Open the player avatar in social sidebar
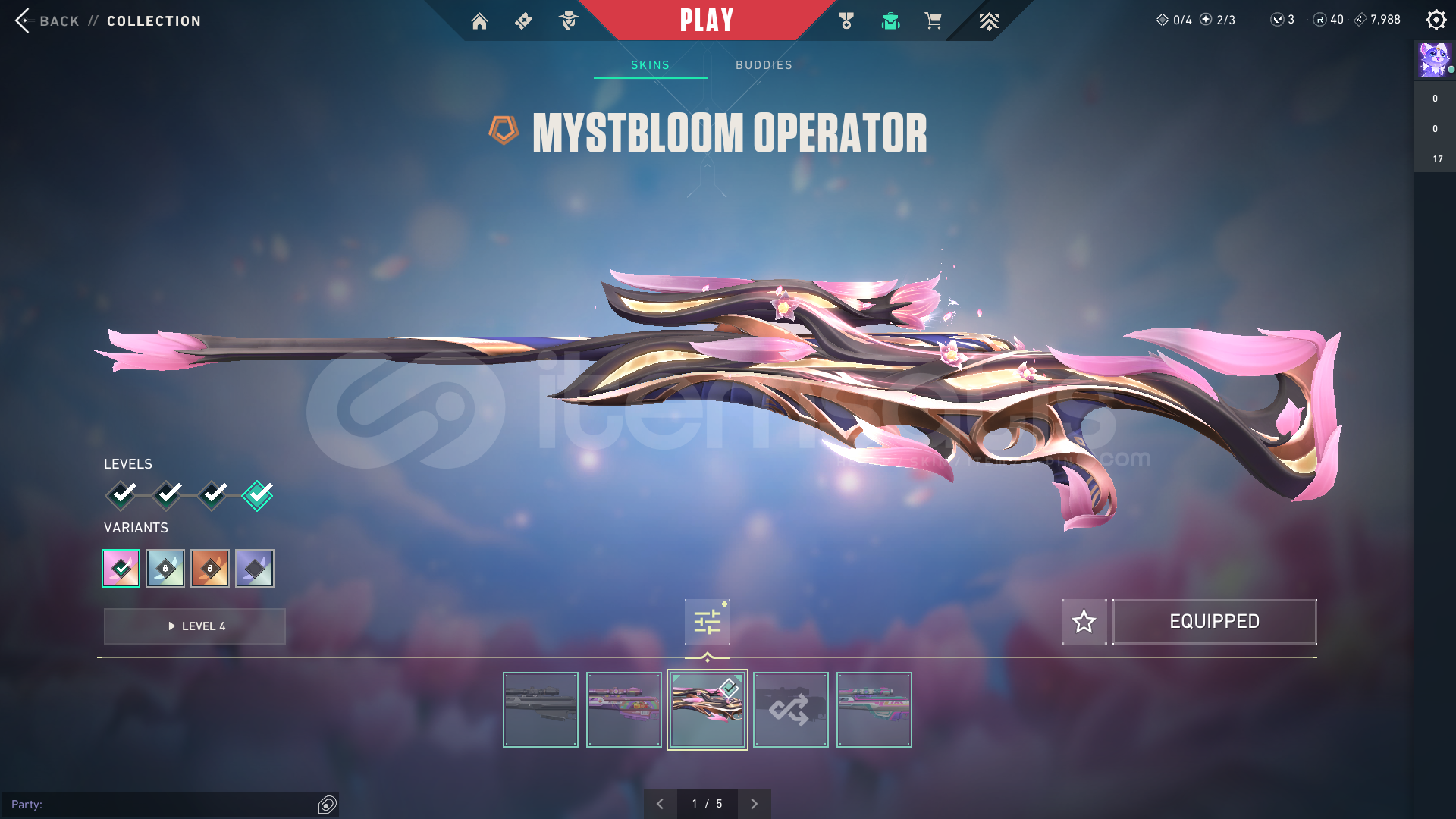1456x819 pixels. tap(1434, 60)
